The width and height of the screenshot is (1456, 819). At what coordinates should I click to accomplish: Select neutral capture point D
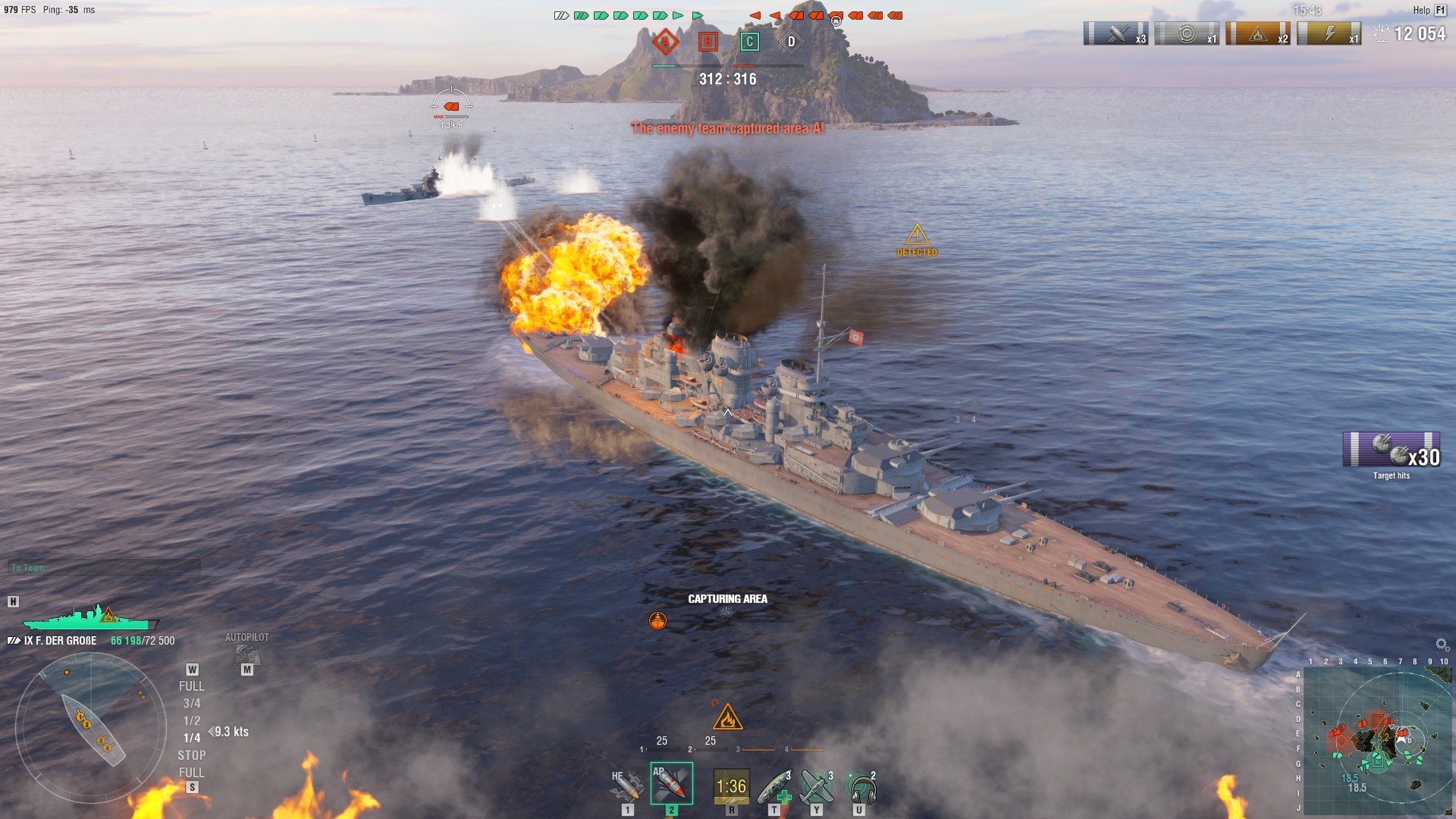point(791,42)
